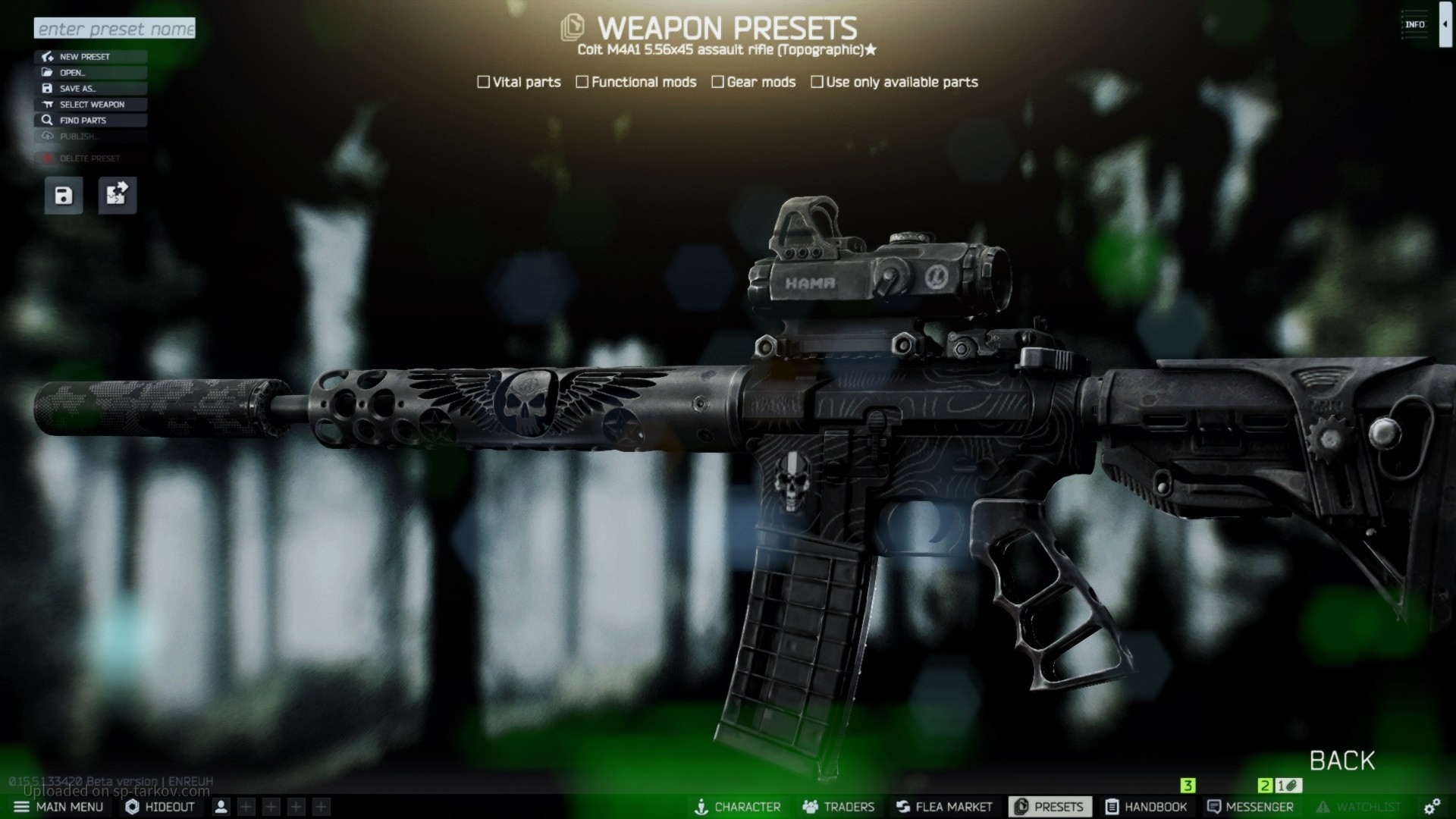Click the floppy disk save icon button
The width and height of the screenshot is (1456, 819).
(64, 196)
